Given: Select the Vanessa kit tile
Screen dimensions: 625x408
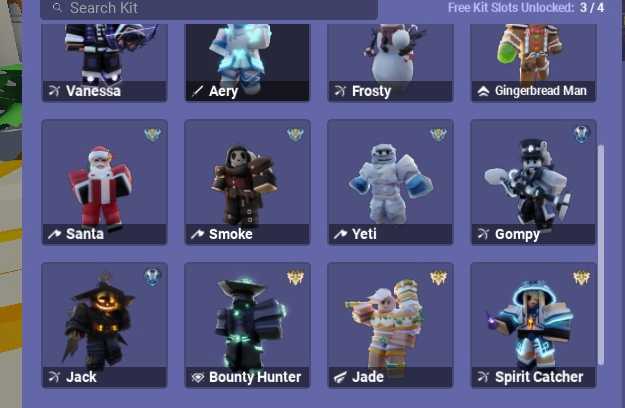Looking at the screenshot, I should pos(104,60).
